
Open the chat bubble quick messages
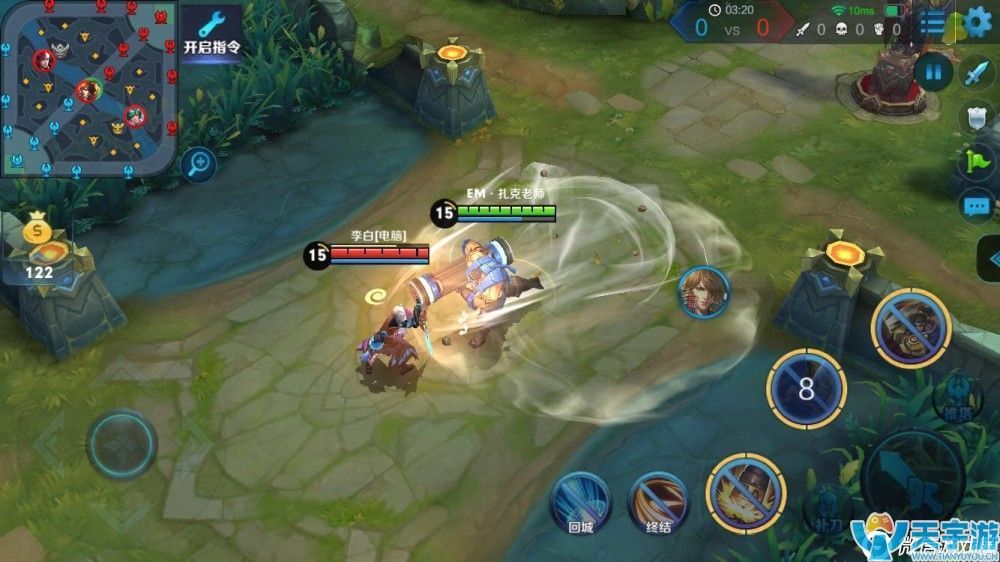pyautogui.click(x=976, y=207)
